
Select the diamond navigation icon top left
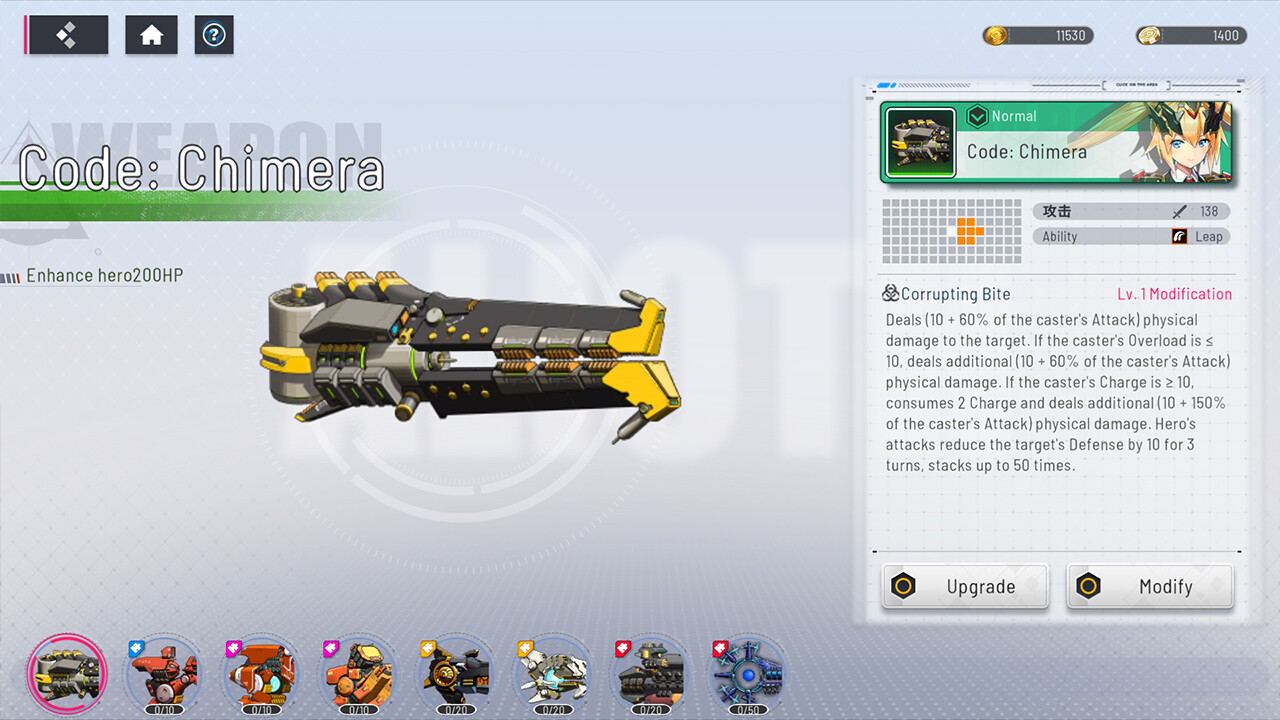[x=66, y=34]
